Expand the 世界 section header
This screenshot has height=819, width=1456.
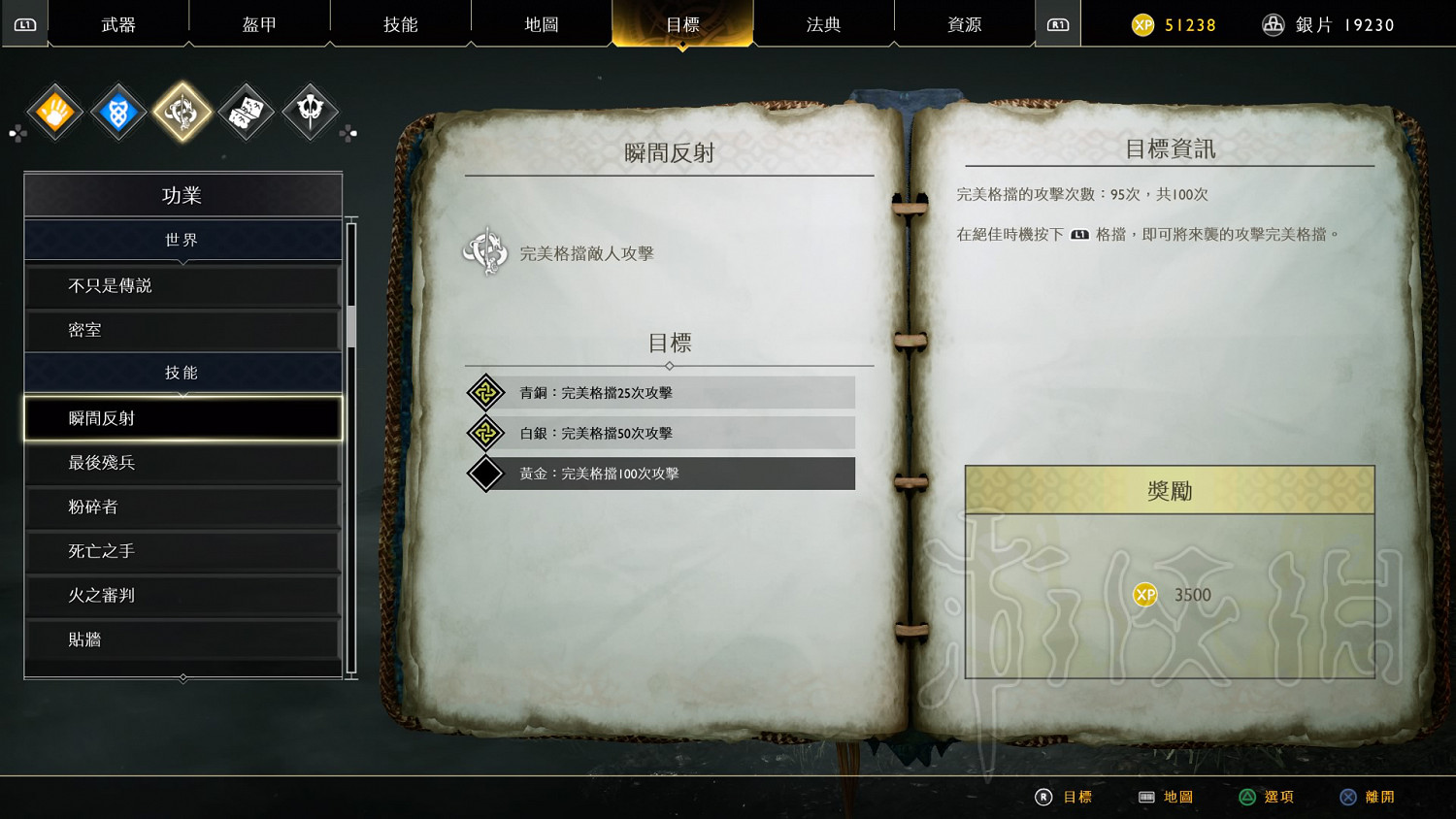point(182,240)
